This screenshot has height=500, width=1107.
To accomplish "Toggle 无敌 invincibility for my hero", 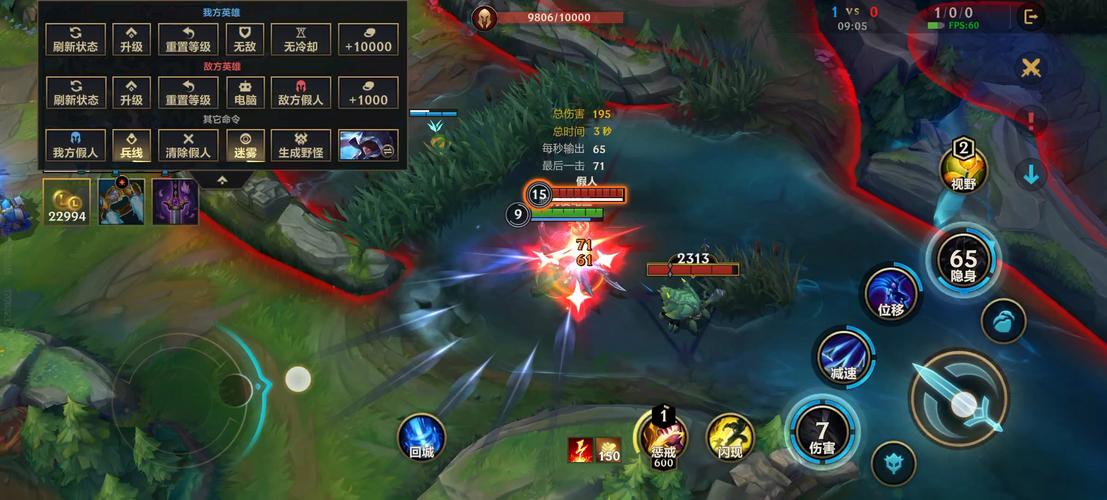I will tap(245, 39).
